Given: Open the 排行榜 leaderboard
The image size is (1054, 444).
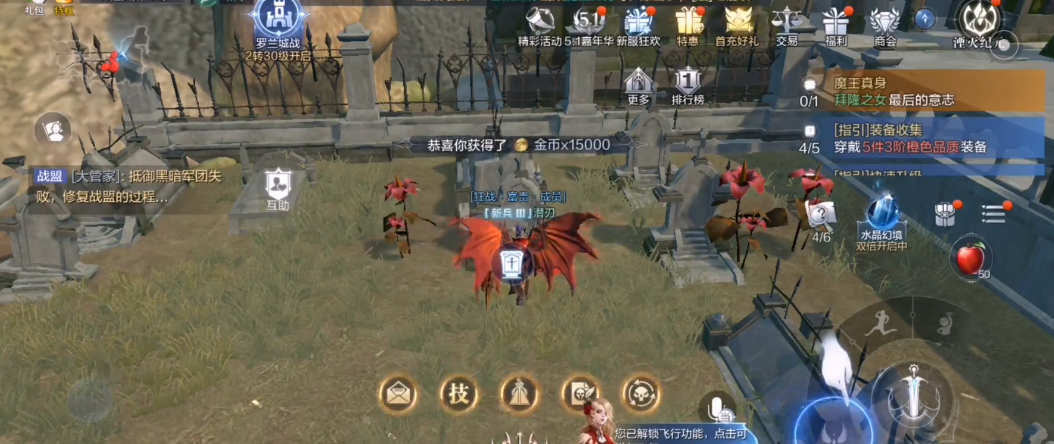Looking at the screenshot, I should [687, 86].
